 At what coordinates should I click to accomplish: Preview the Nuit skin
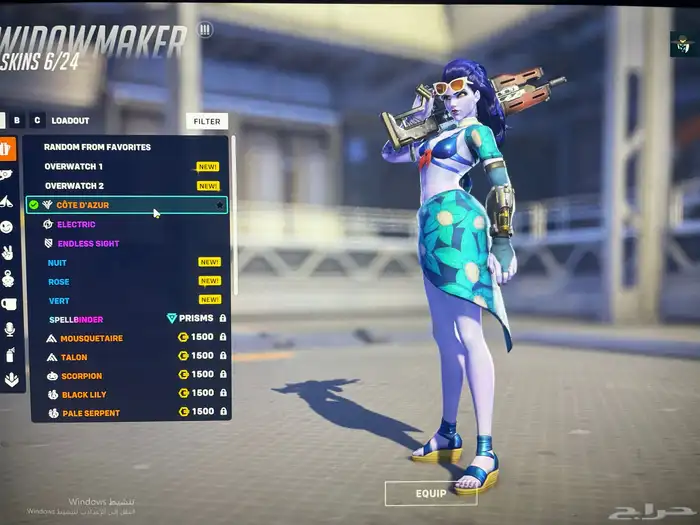tap(58, 262)
